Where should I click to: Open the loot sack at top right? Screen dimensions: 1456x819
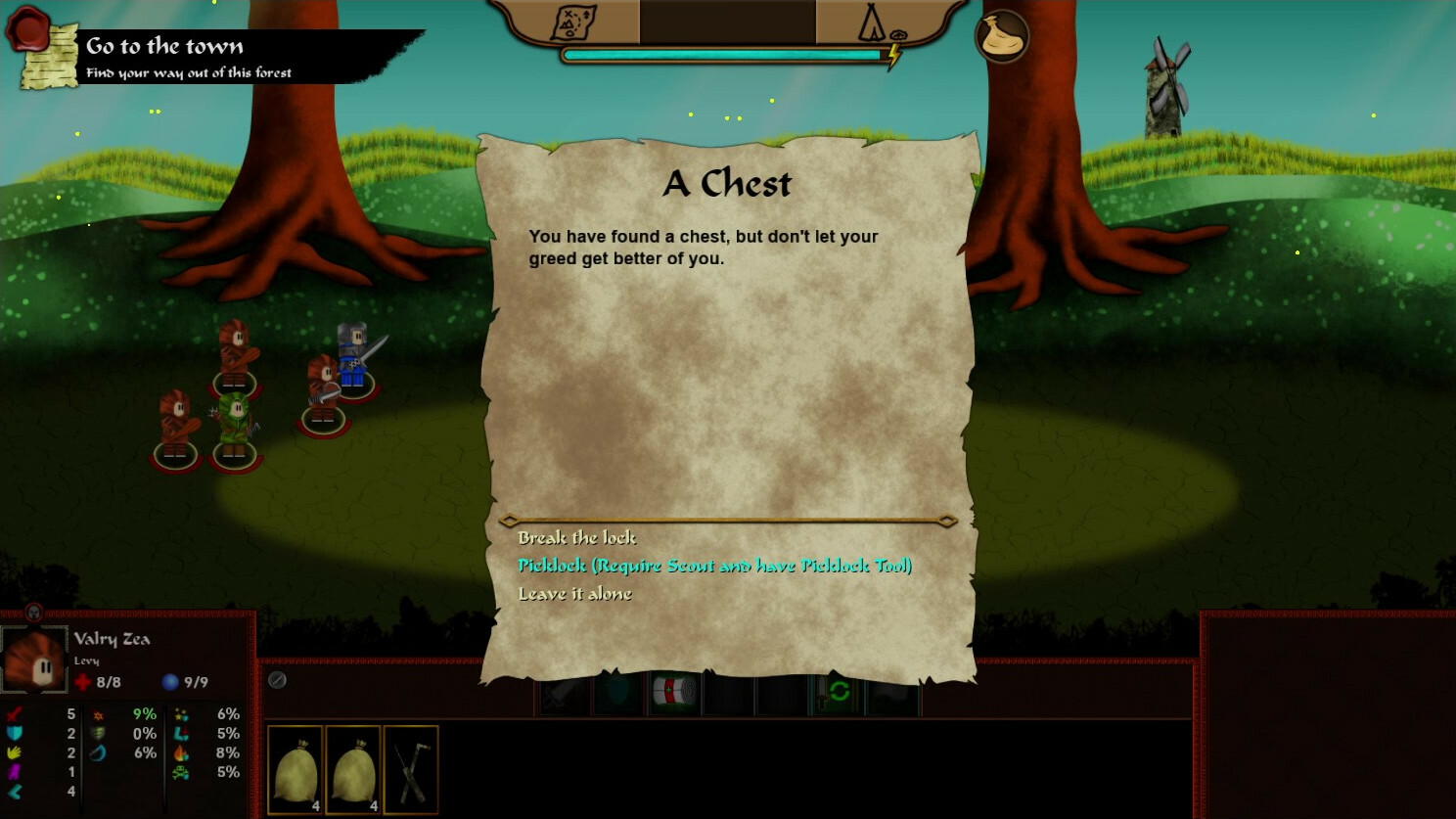pyautogui.click(x=1002, y=36)
